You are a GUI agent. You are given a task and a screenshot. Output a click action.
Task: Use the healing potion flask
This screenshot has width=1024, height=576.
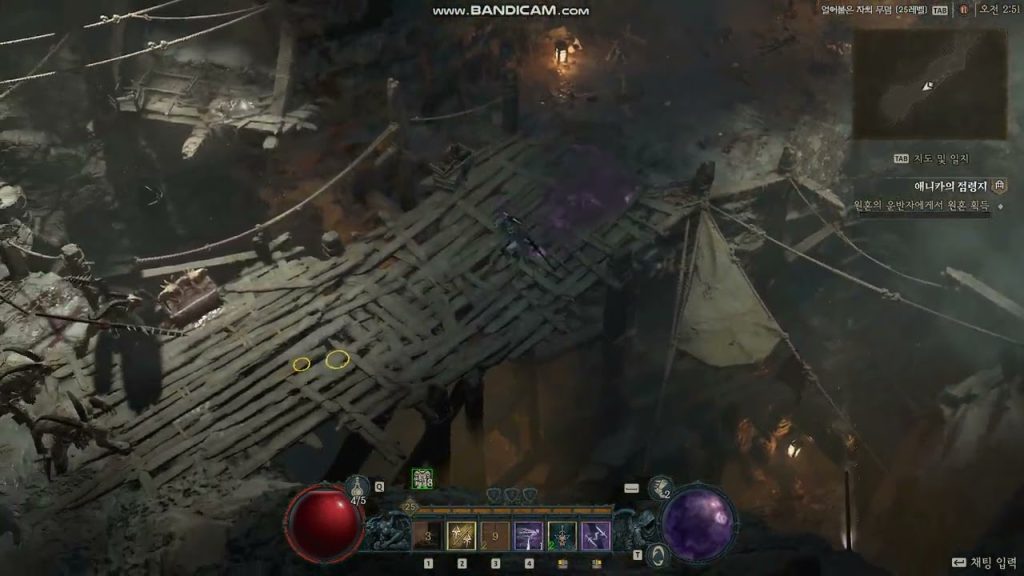tap(357, 489)
